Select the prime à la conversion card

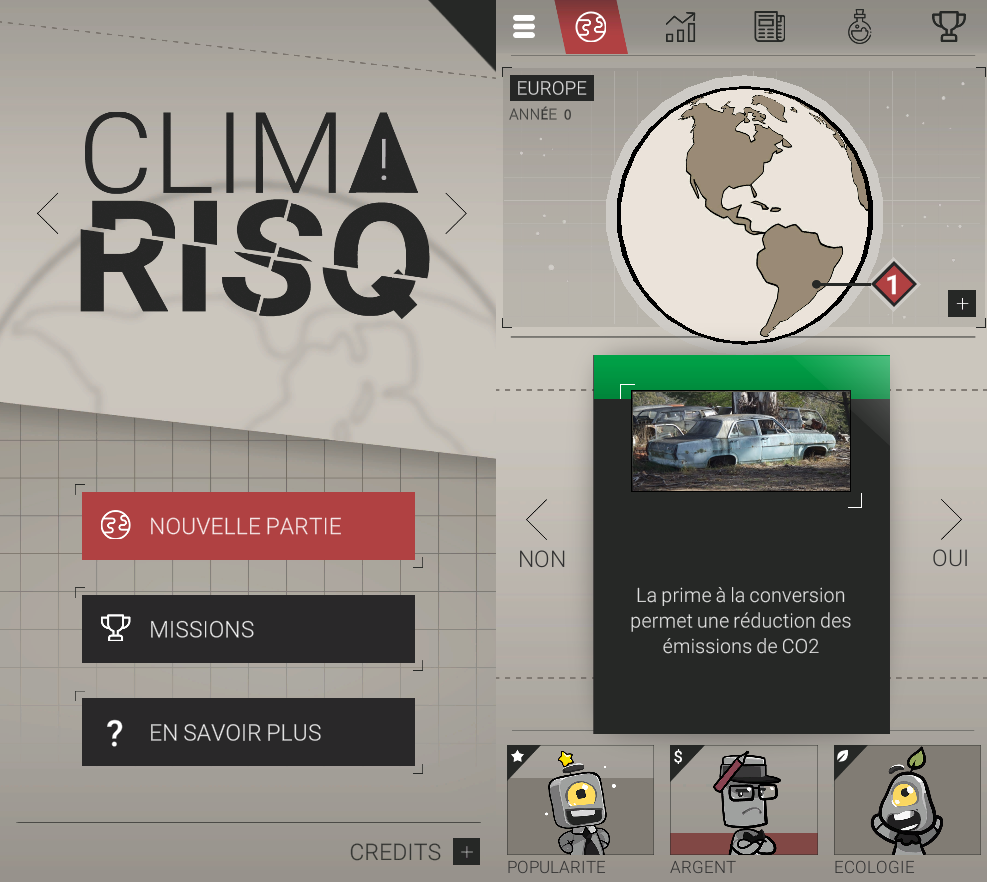coord(741,545)
